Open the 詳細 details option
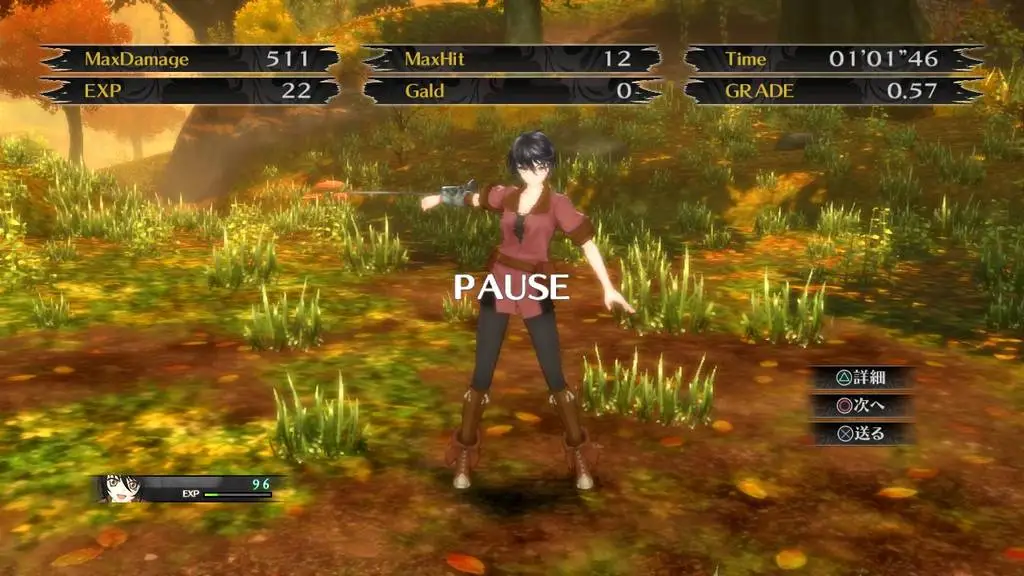 [861, 378]
